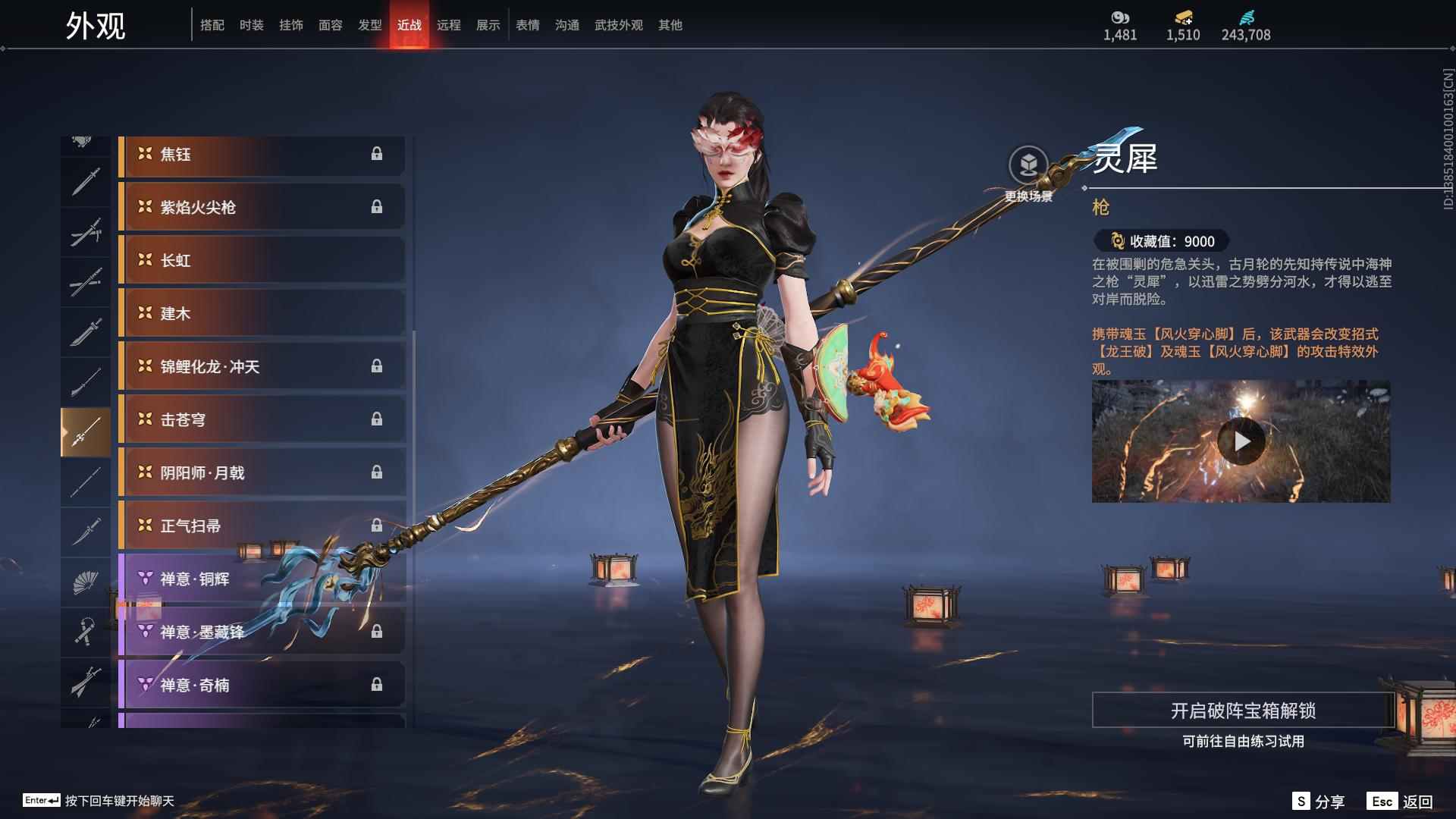This screenshot has height=819, width=1456.
Task: Switch to the 远程 tab
Action: [448, 25]
